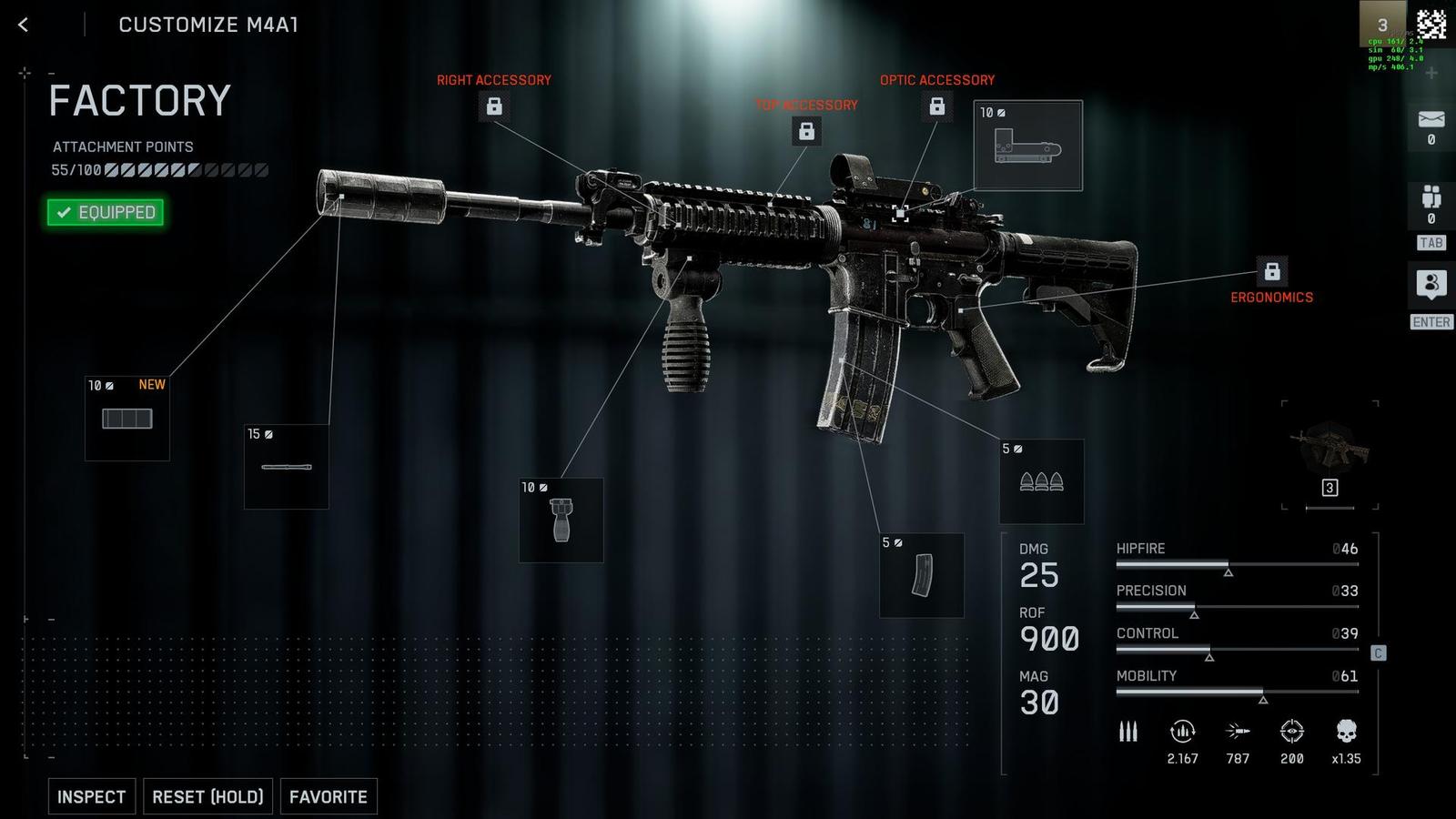Screen dimensions: 1456x819
Task: Open the player profile avatar
Action: click(1381, 24)
